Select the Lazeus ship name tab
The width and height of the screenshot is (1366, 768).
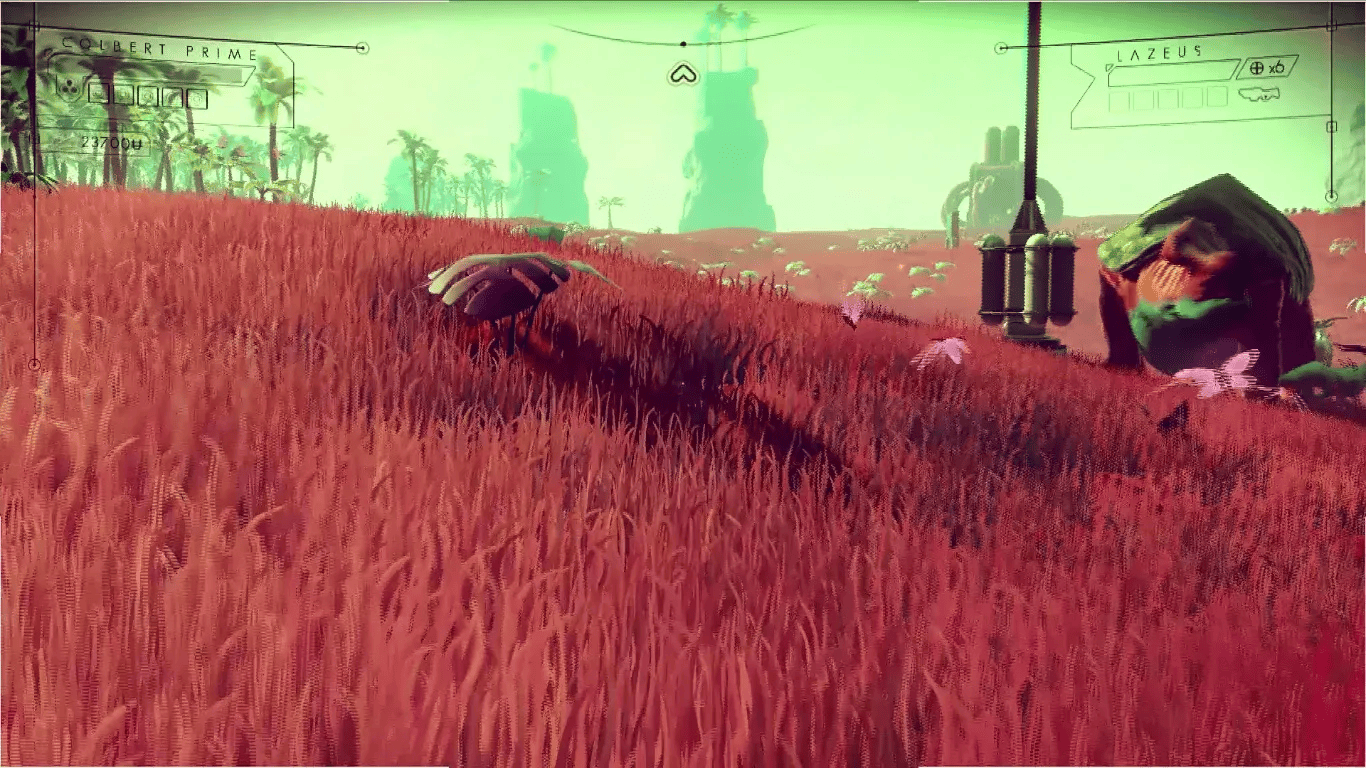(1157, 54)
